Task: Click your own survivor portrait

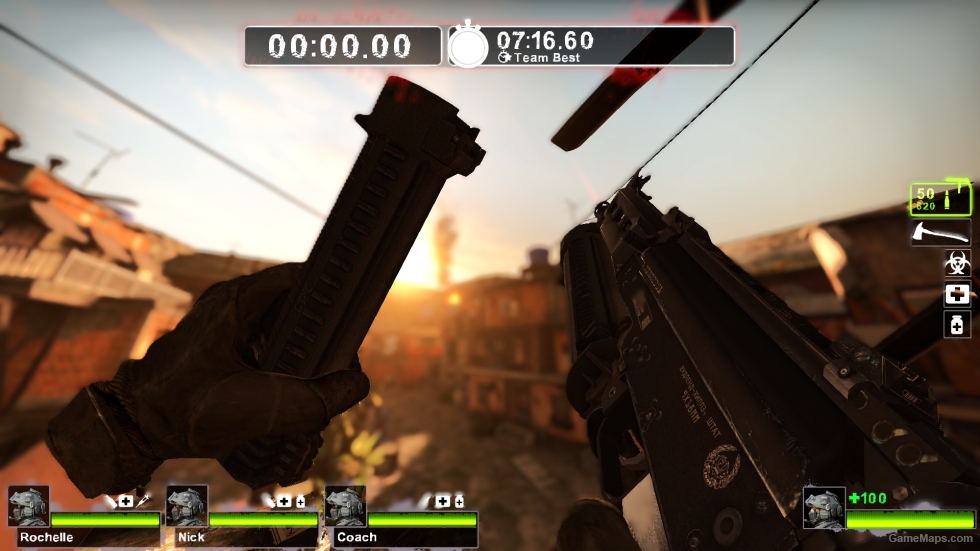Action: pos(824,507)
